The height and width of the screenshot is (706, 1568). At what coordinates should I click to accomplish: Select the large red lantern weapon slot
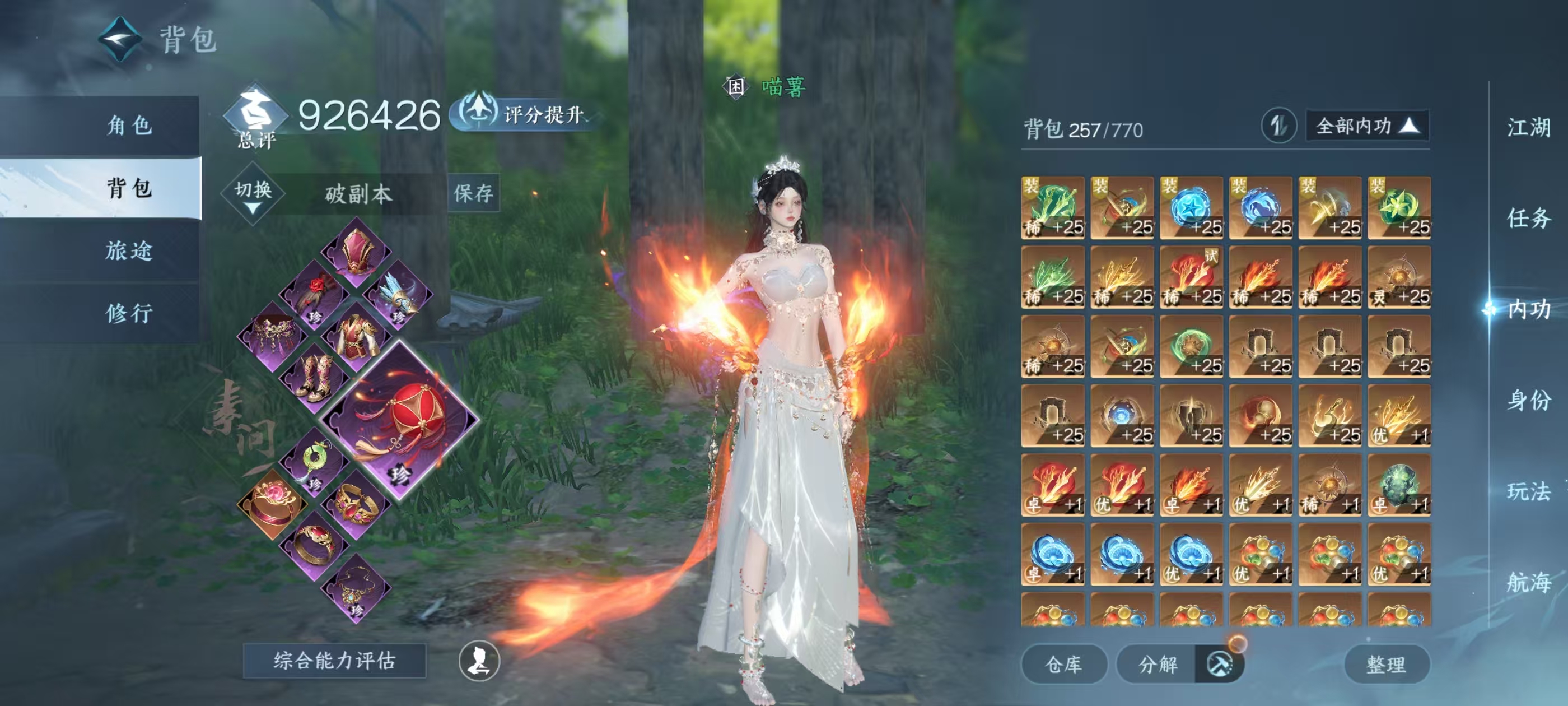(400, 420)
